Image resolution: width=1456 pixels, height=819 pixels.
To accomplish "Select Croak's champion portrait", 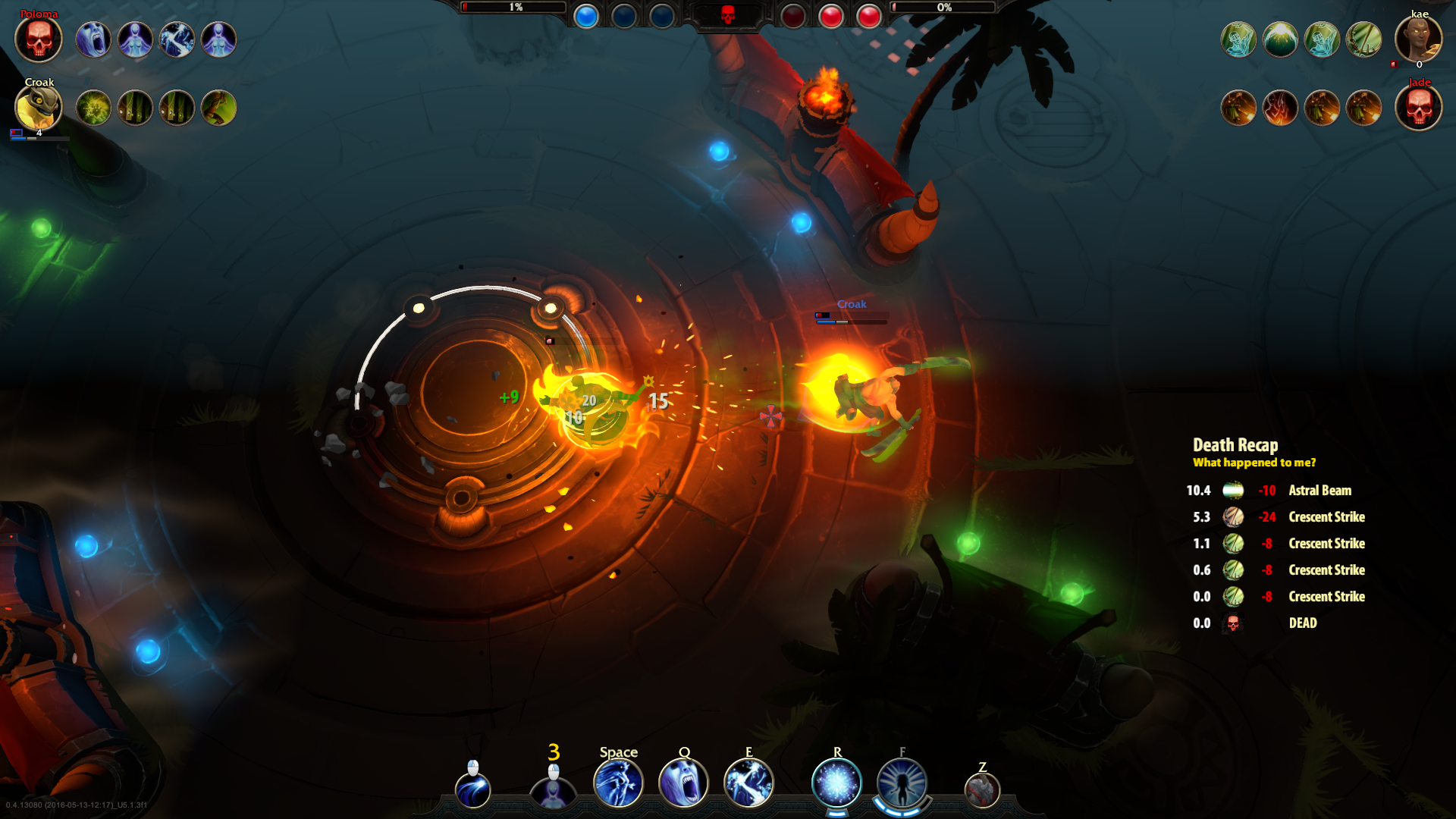I will tap(38, 108).
